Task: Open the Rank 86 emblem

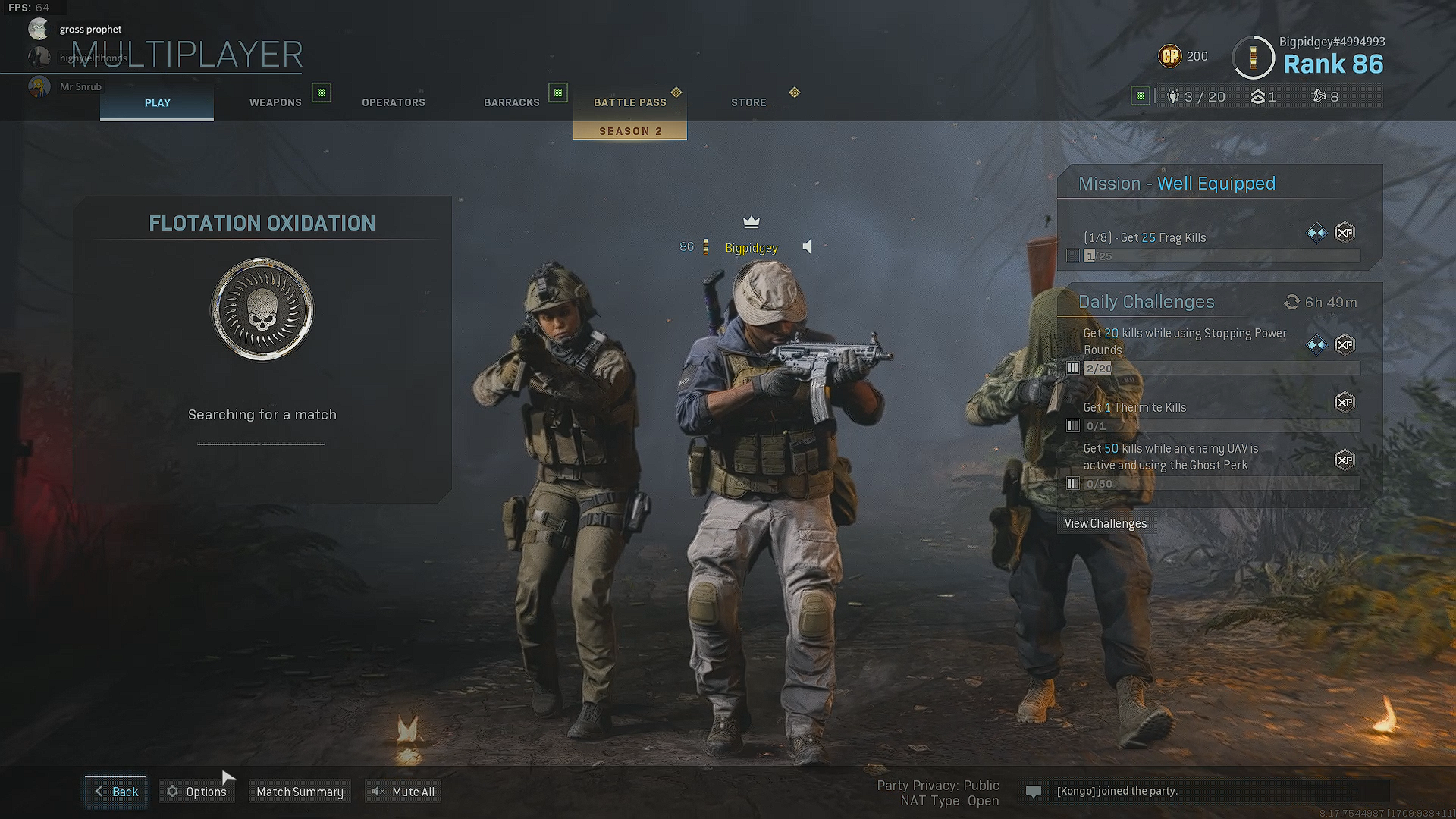Action: pyautogui.click(x=1253, y=58)
